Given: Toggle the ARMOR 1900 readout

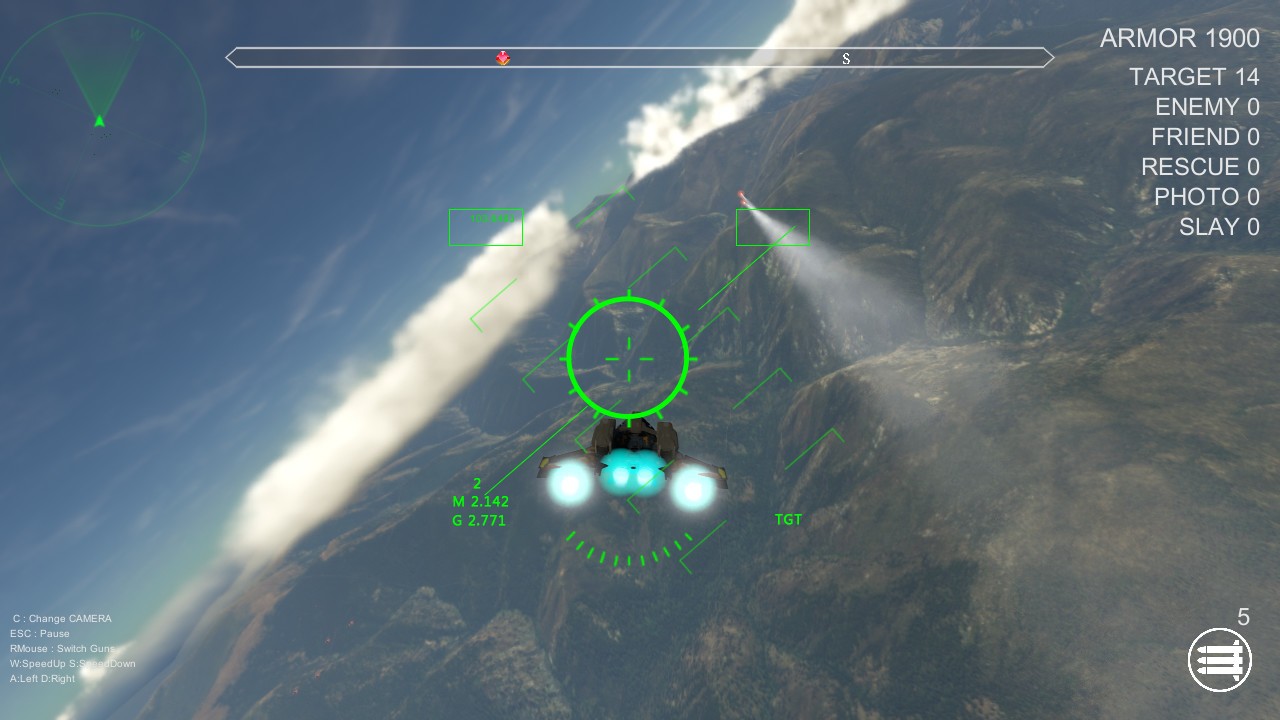Looking at the screenshot, I should 1179,38.
